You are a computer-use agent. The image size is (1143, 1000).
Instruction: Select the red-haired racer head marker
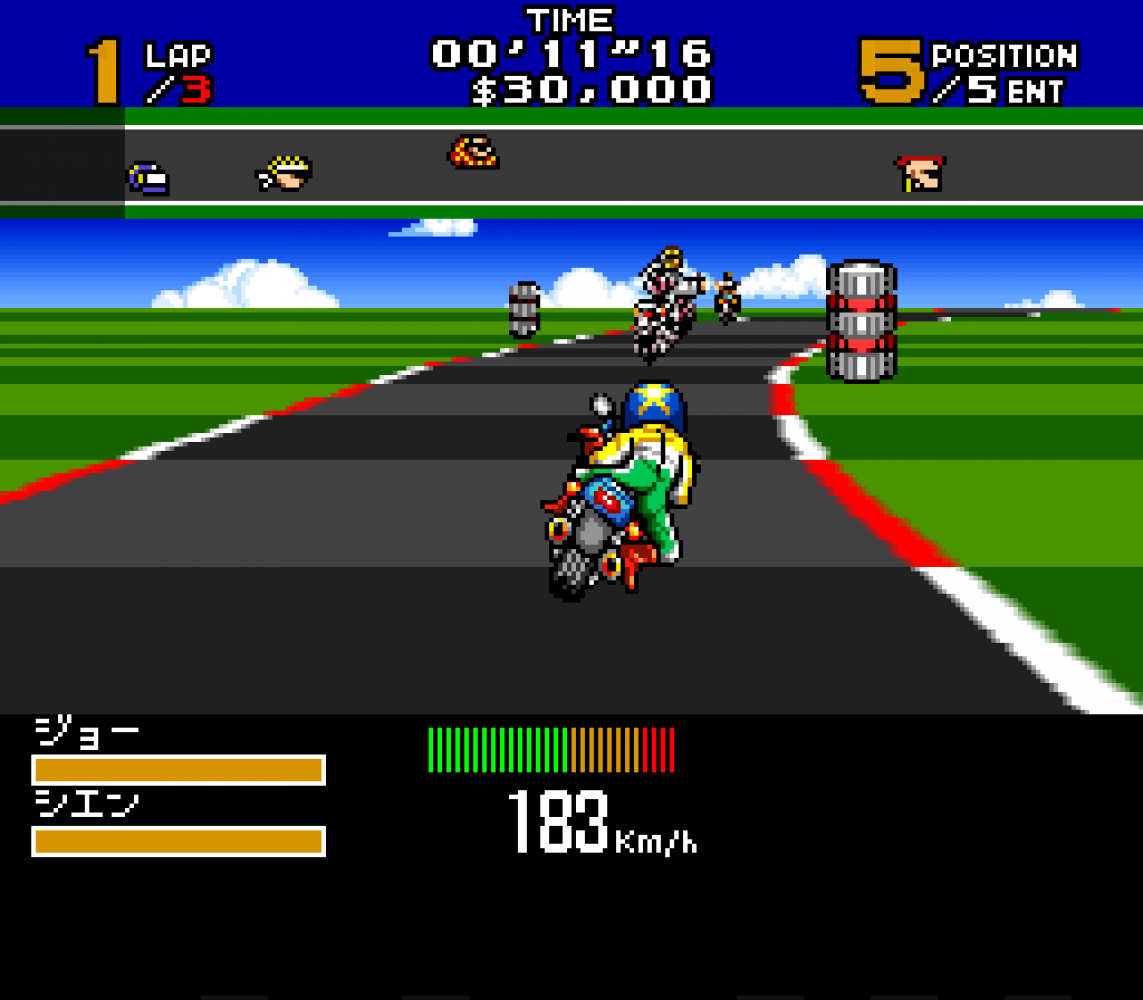921,173
